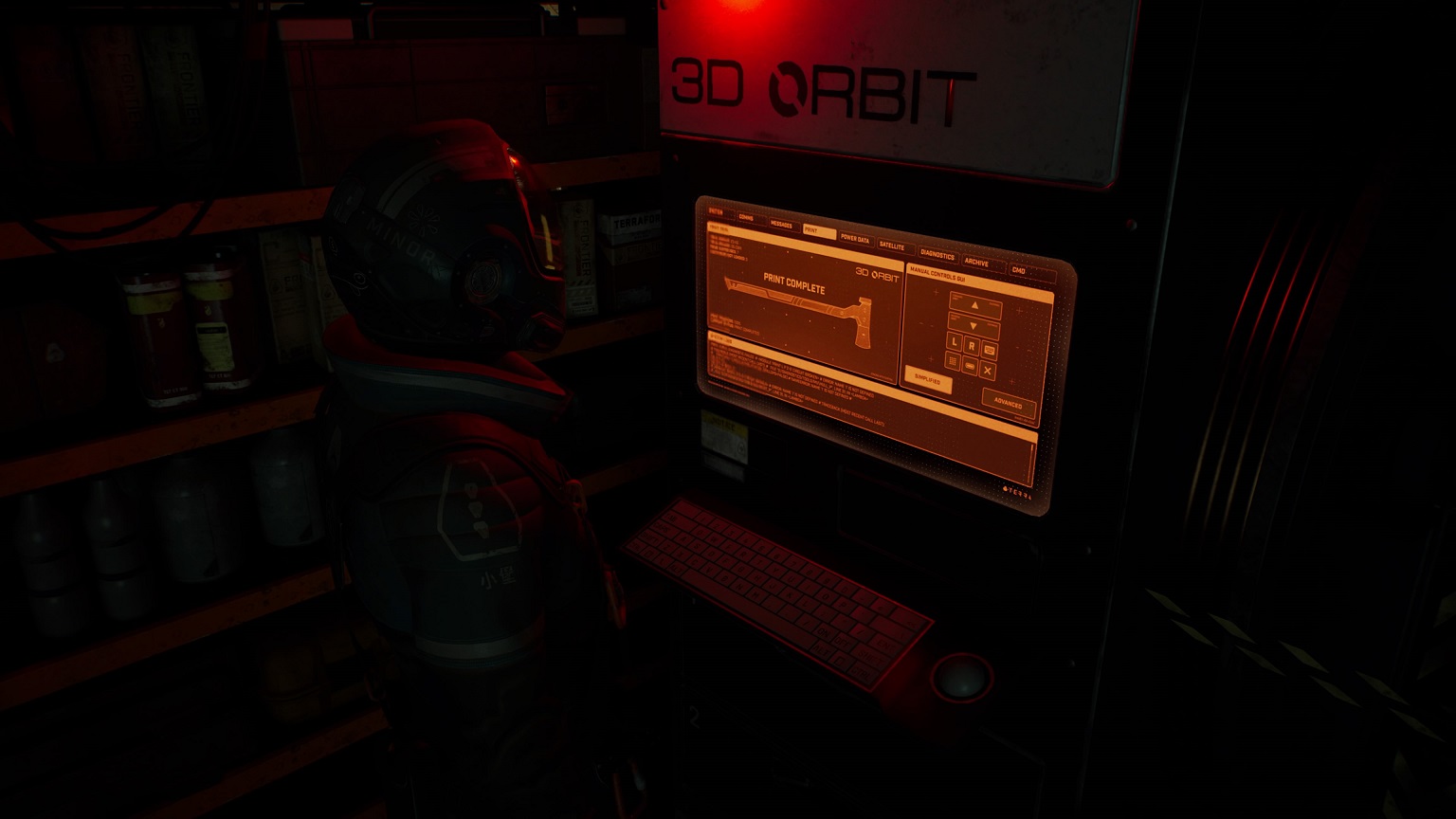The image size is (1456, 819).
Task: Click the up arrow manual control
Action: point(974,305)
